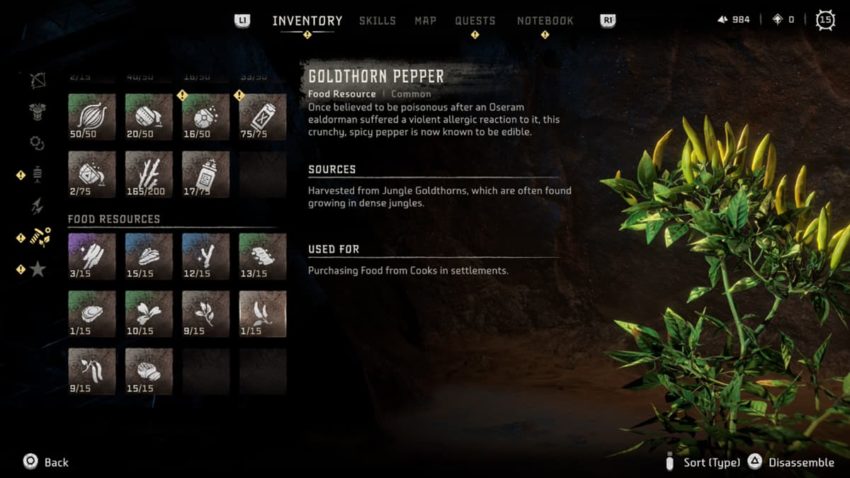This screenshot has height=478, width=850.
Task: Open the star special items category
Action: (x=38, y=268)
